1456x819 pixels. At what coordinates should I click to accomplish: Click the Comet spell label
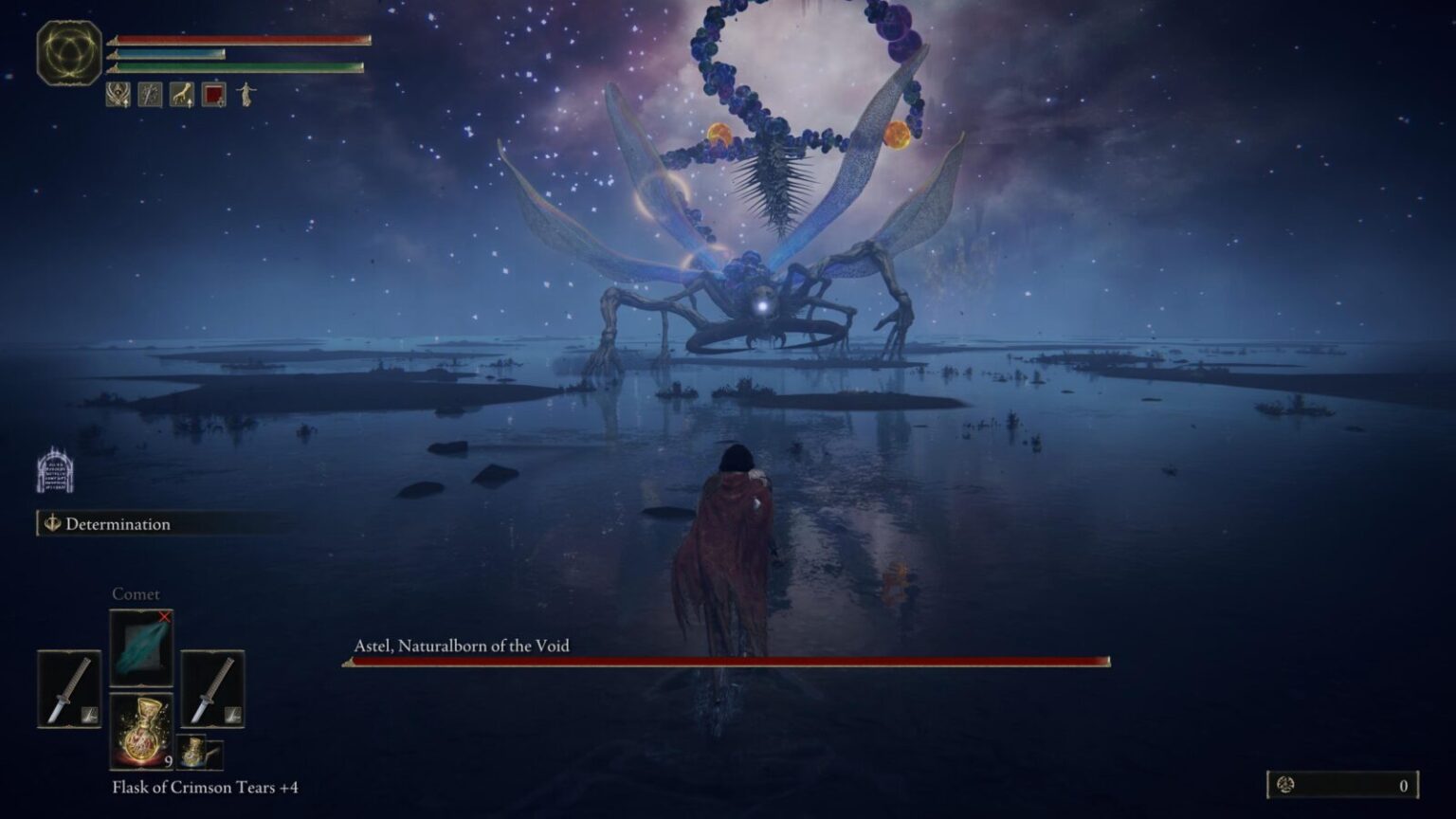point(137,593)
